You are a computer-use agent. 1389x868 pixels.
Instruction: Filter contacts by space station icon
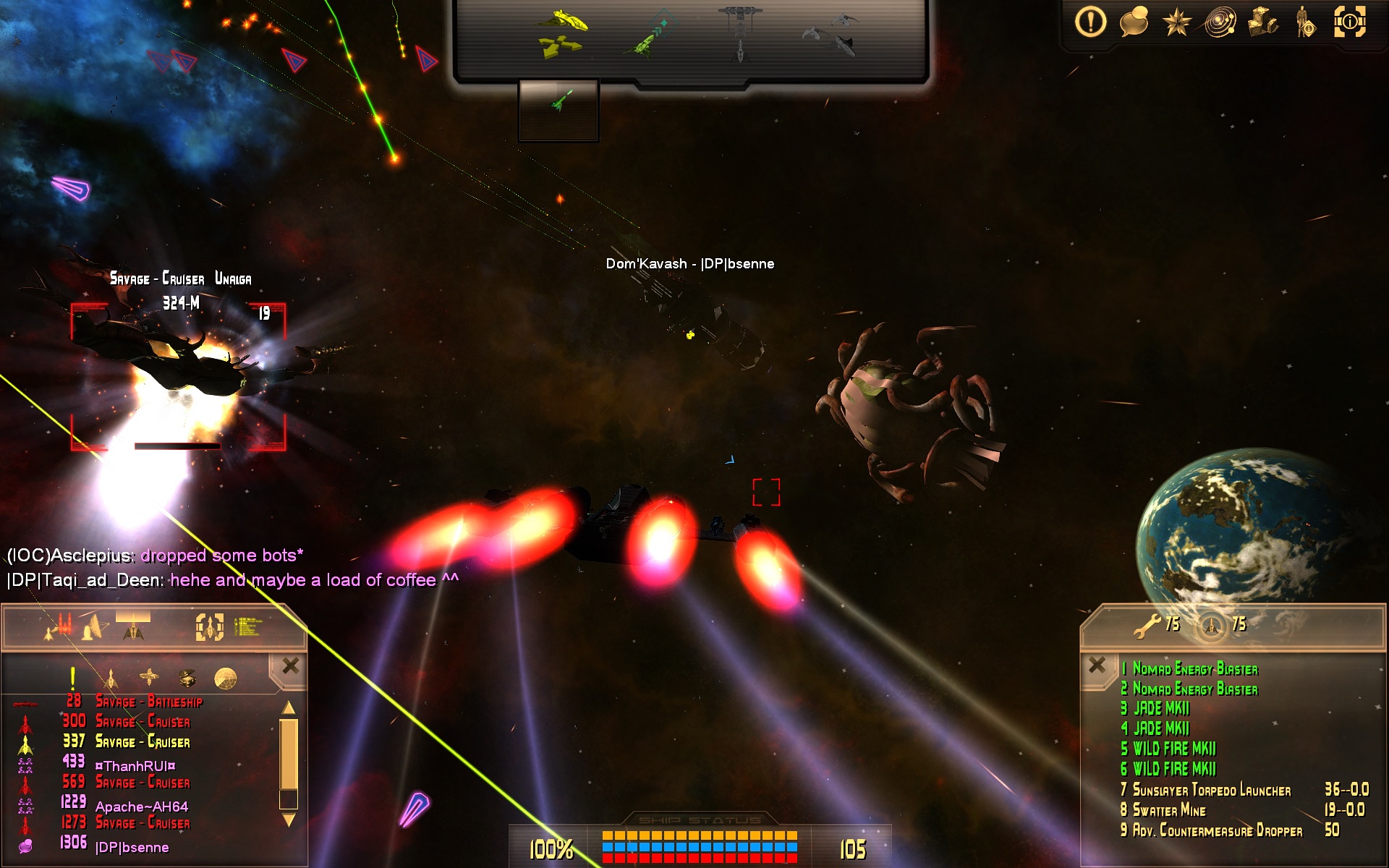(x=149, y=678)
